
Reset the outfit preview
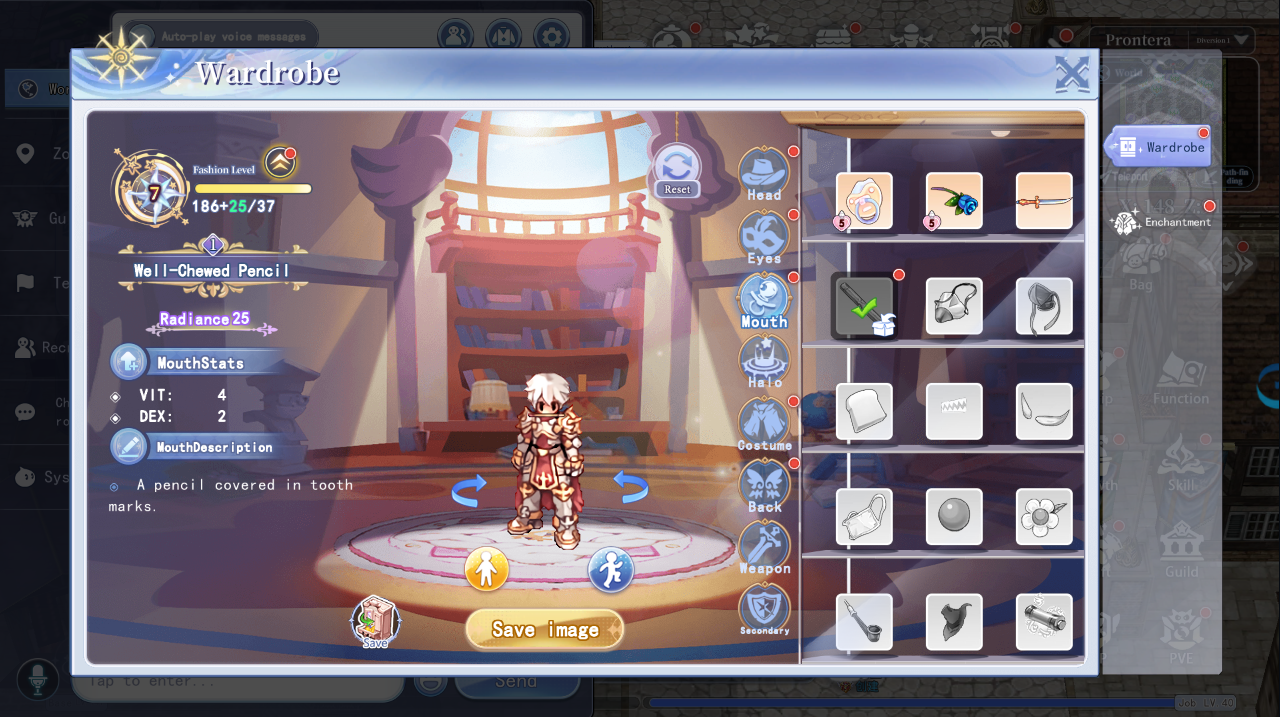click(x=677, y=170)
